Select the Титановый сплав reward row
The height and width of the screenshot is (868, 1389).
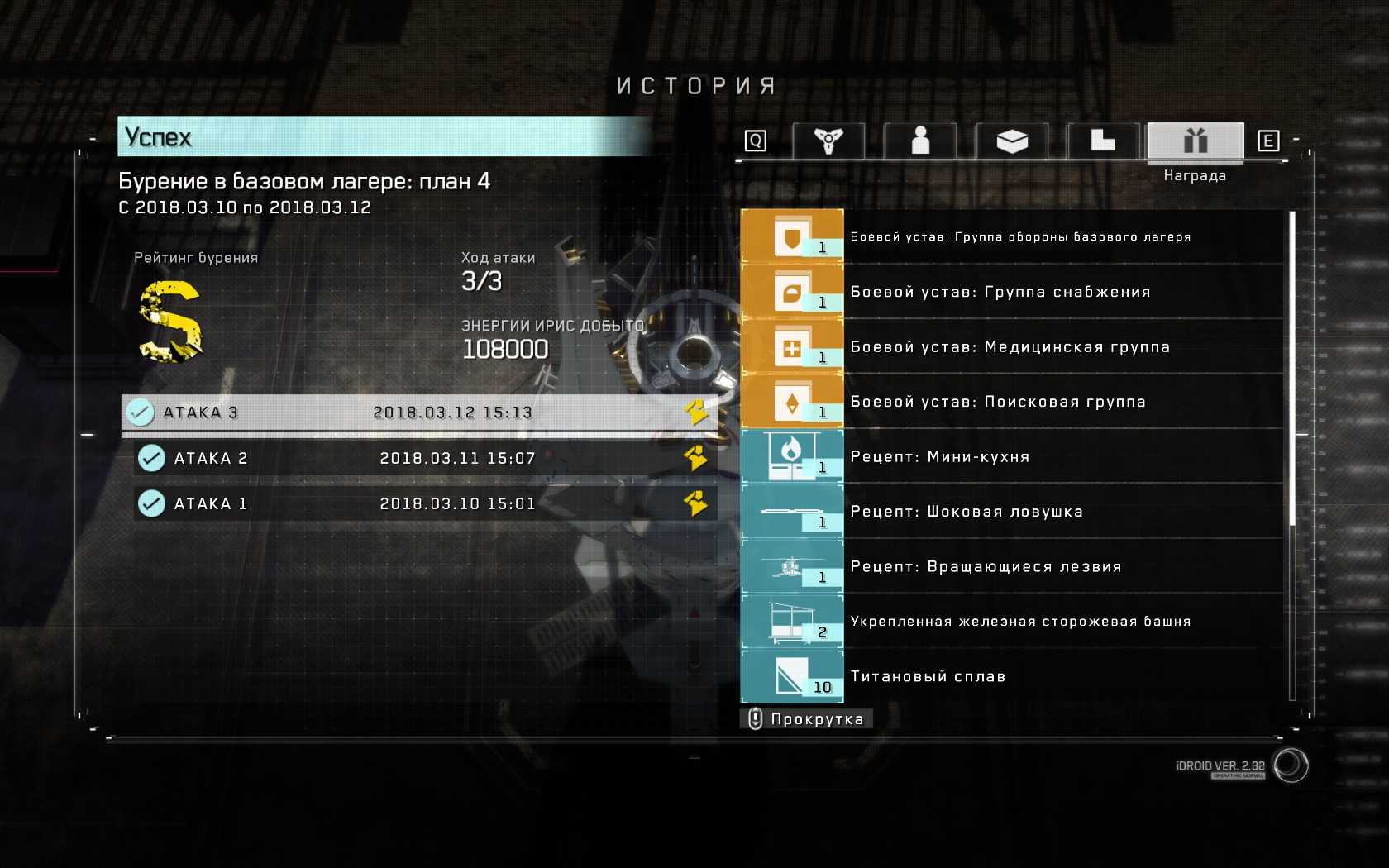pos(1013,676)
